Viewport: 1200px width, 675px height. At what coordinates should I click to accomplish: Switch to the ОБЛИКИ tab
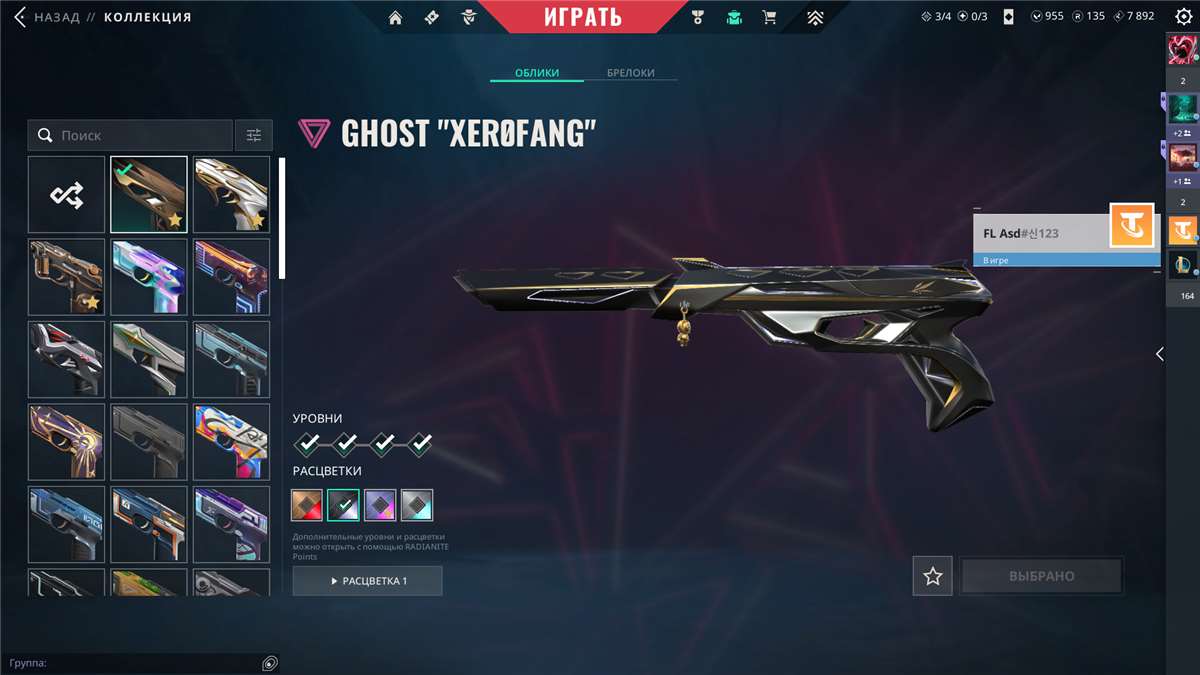pyautogui.click(x=536, y=73)
